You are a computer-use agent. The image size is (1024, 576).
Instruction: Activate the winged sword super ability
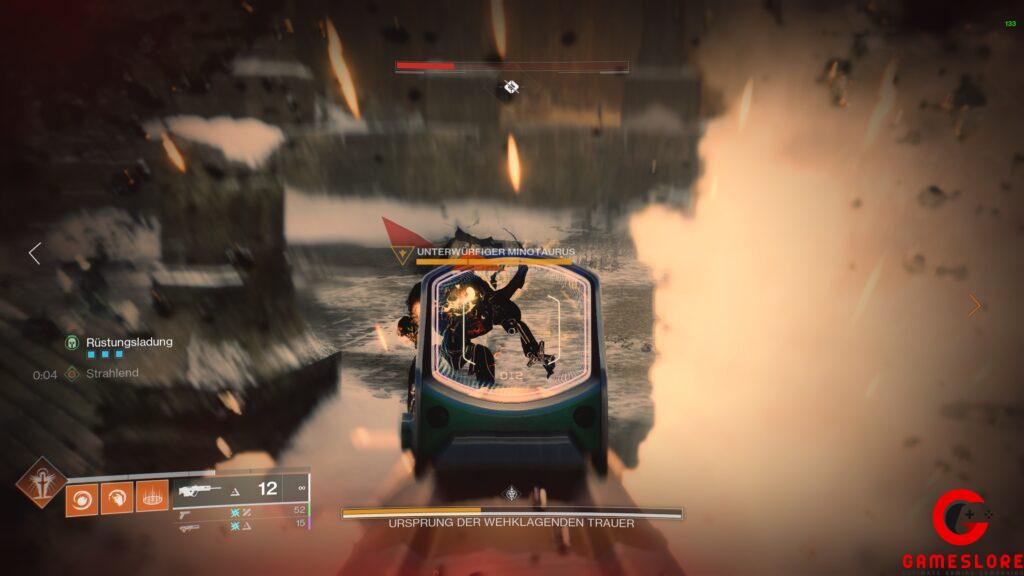click(x=41, y=482)
